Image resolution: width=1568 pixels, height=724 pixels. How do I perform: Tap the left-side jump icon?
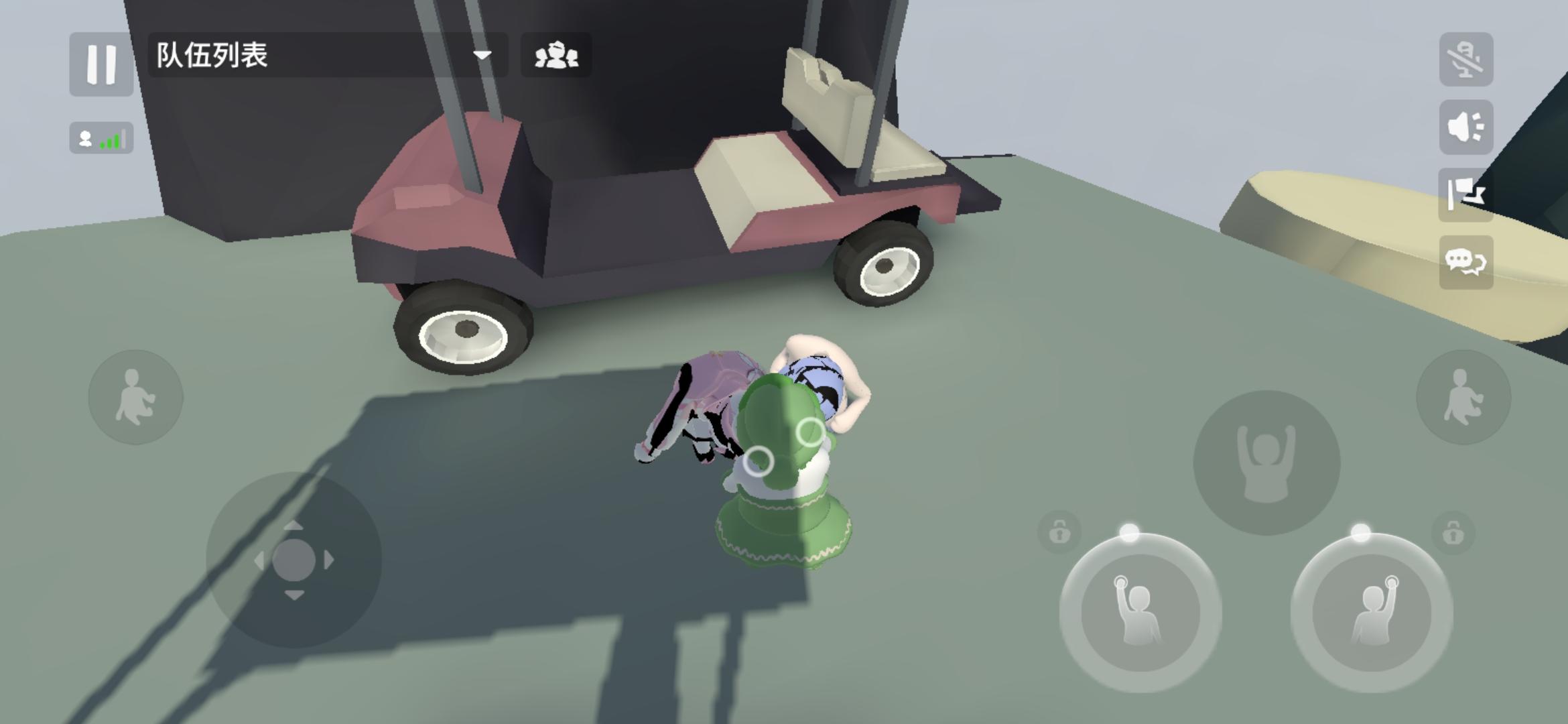(134, 397)
